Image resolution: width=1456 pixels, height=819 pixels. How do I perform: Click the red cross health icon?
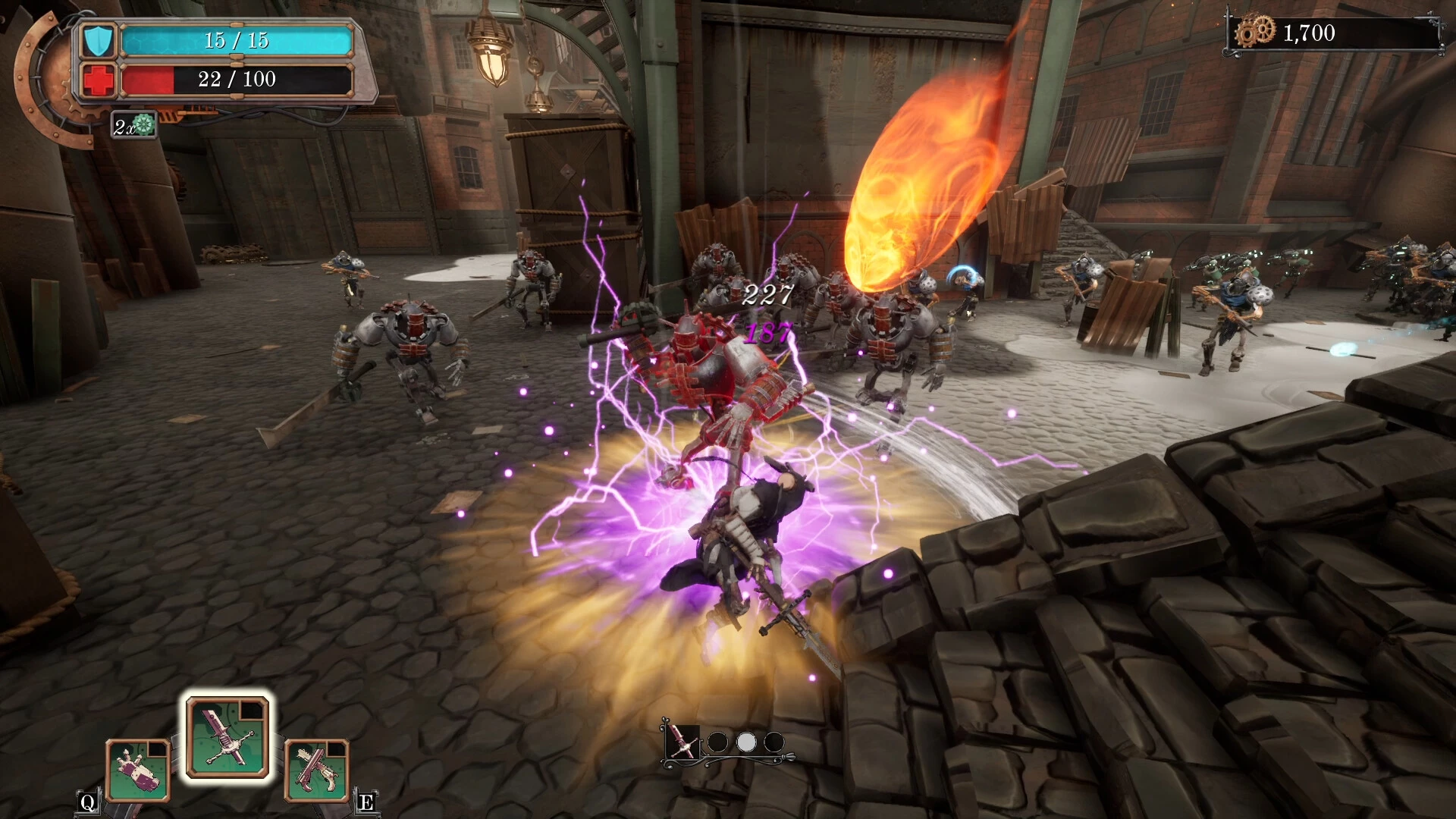click(99, 80)
